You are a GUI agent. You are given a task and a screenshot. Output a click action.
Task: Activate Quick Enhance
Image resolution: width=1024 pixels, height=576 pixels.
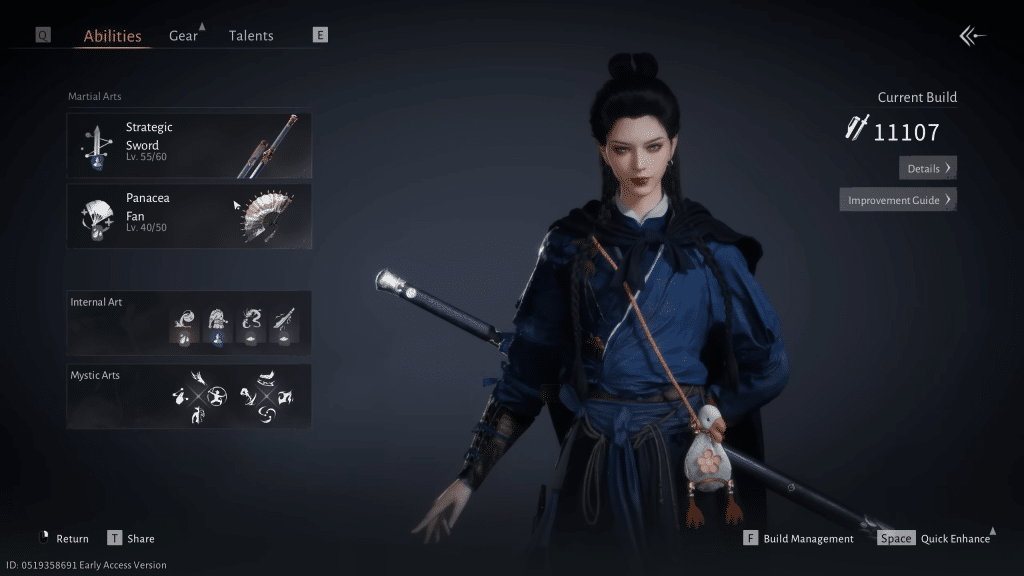[x=936, y=538]
